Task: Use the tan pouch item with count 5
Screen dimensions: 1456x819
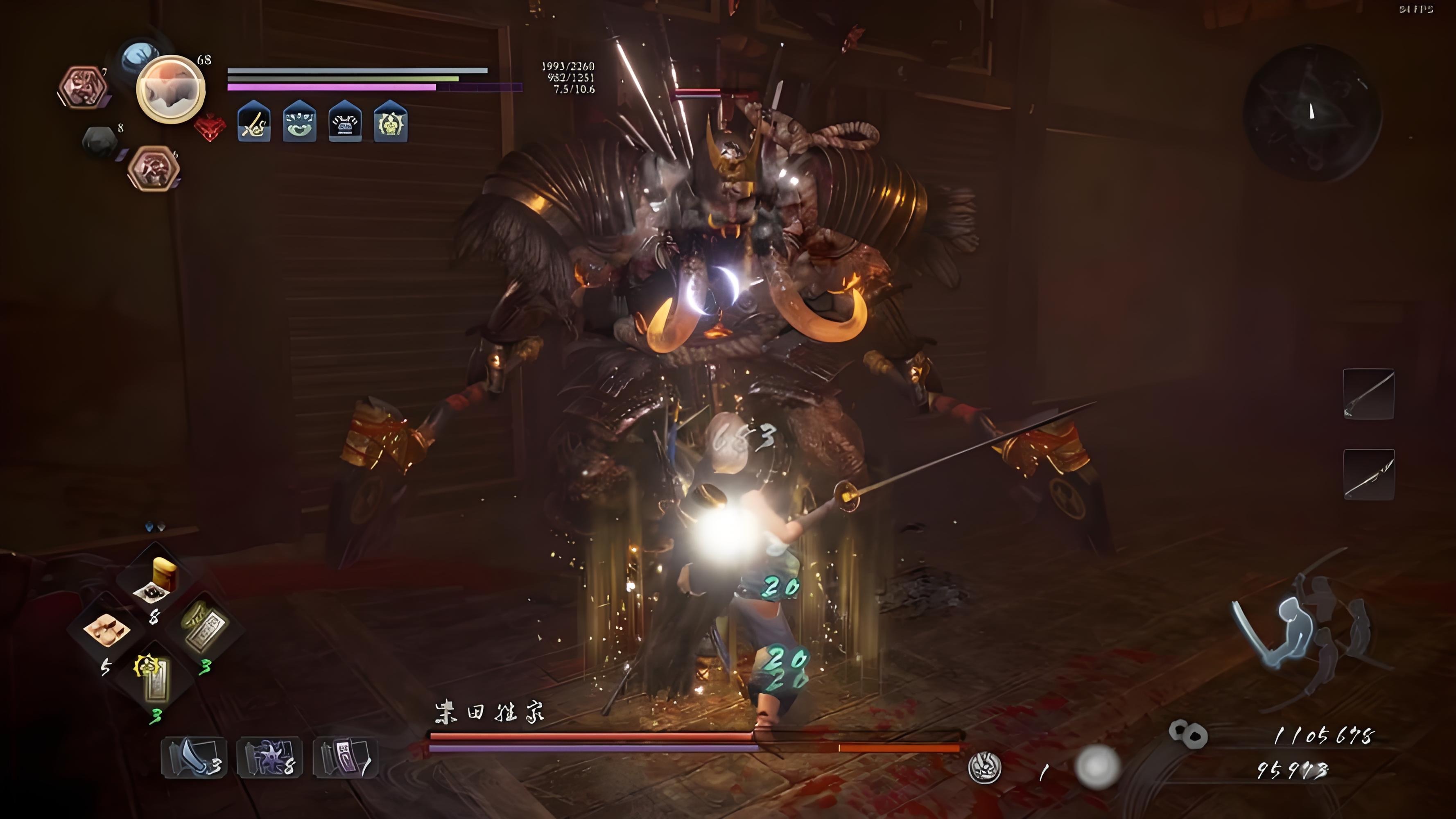Action: tap(106, 630)
